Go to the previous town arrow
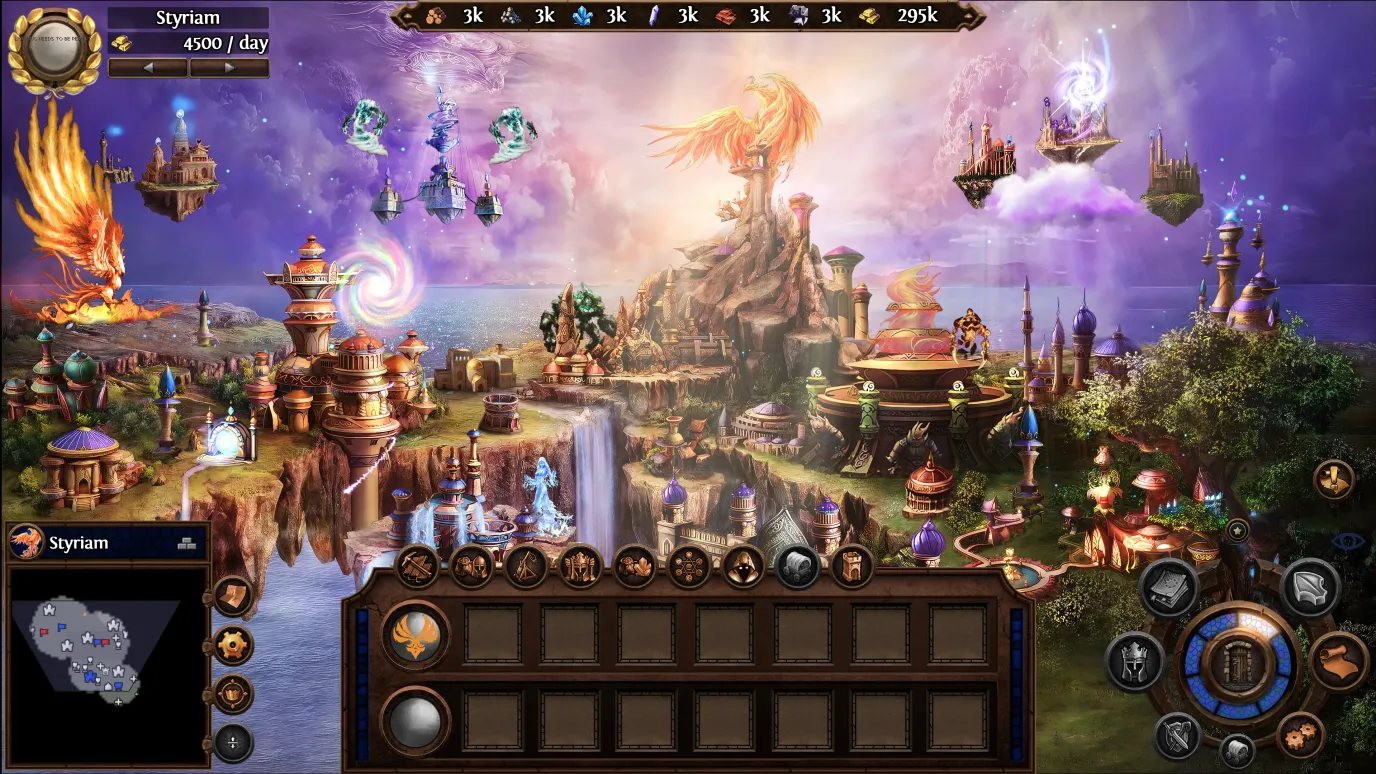 148,68
